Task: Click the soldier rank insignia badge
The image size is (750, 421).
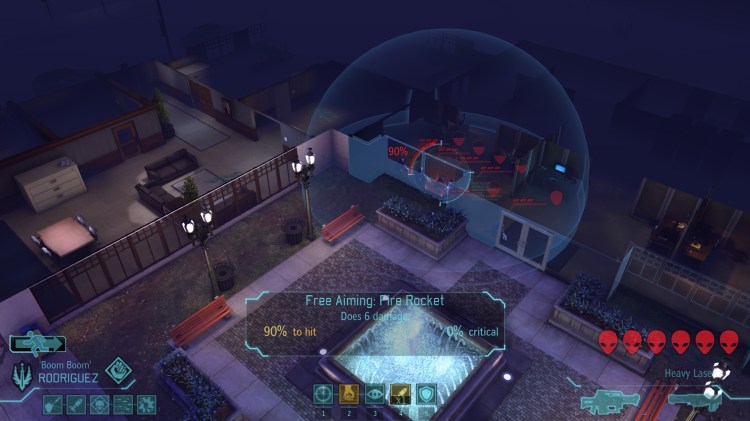Action: pyautogui.click(x=21, y=372)
